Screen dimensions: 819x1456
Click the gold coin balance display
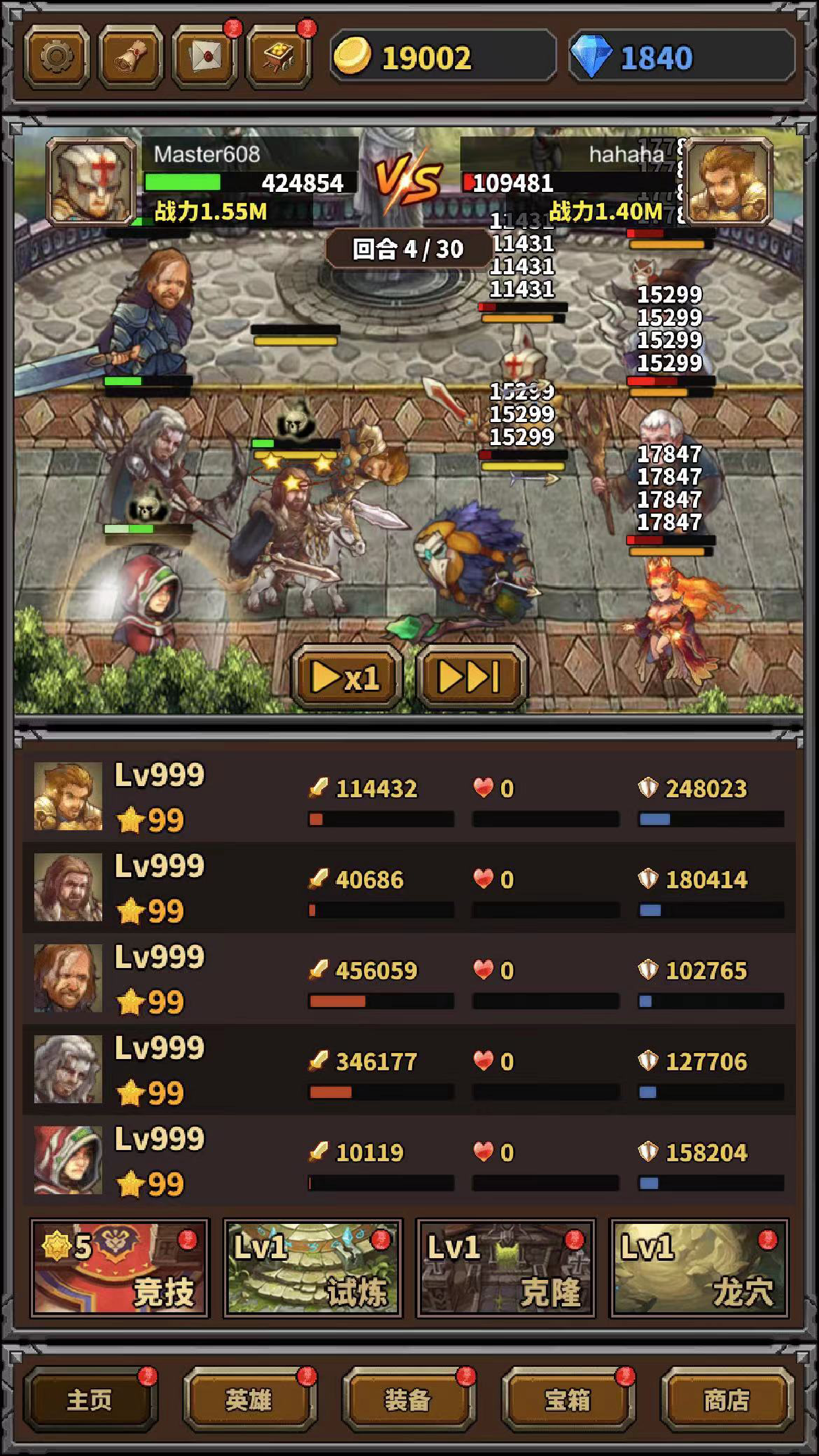point(442,58)
